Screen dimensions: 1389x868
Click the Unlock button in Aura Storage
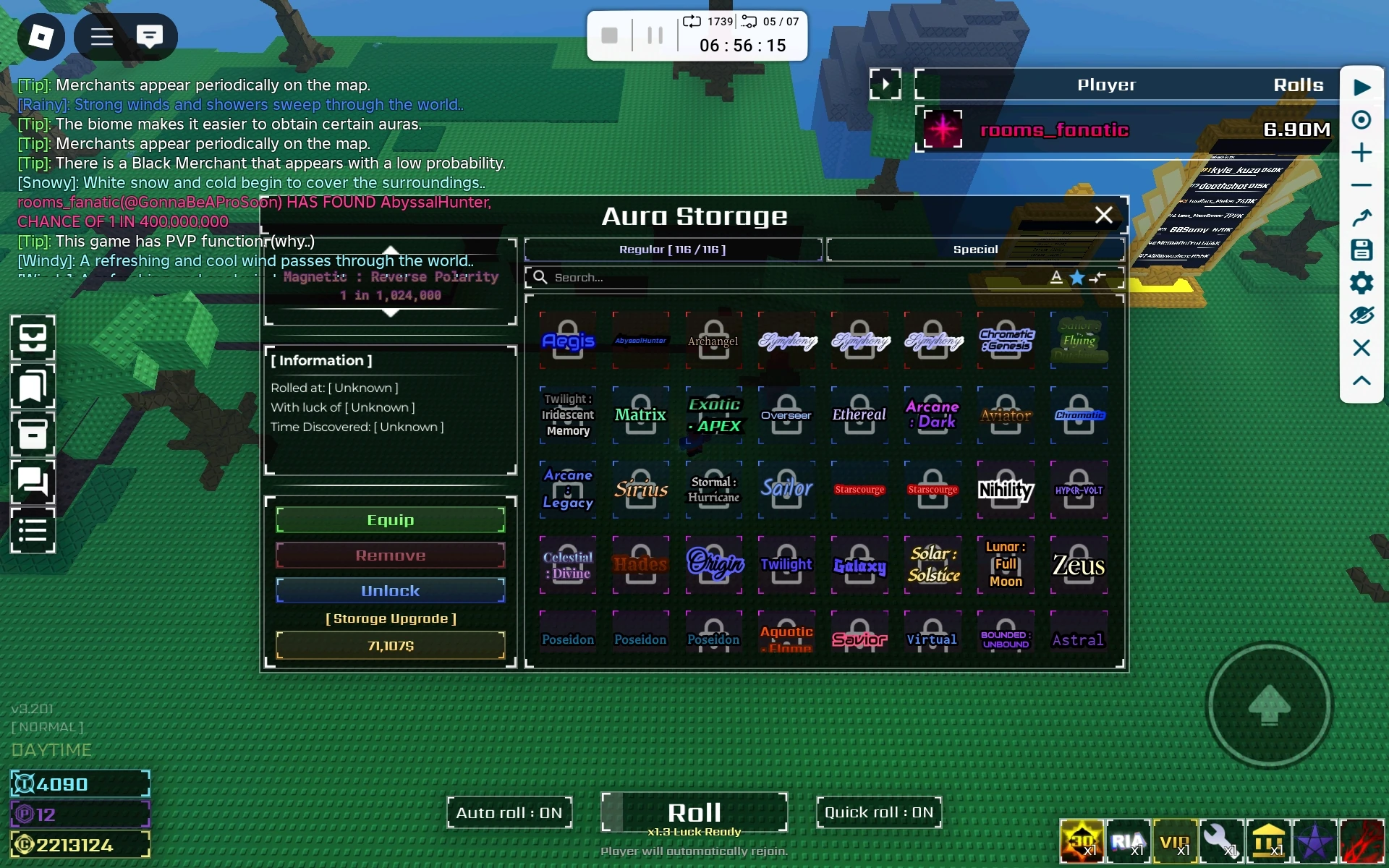[x=391, y=590]
